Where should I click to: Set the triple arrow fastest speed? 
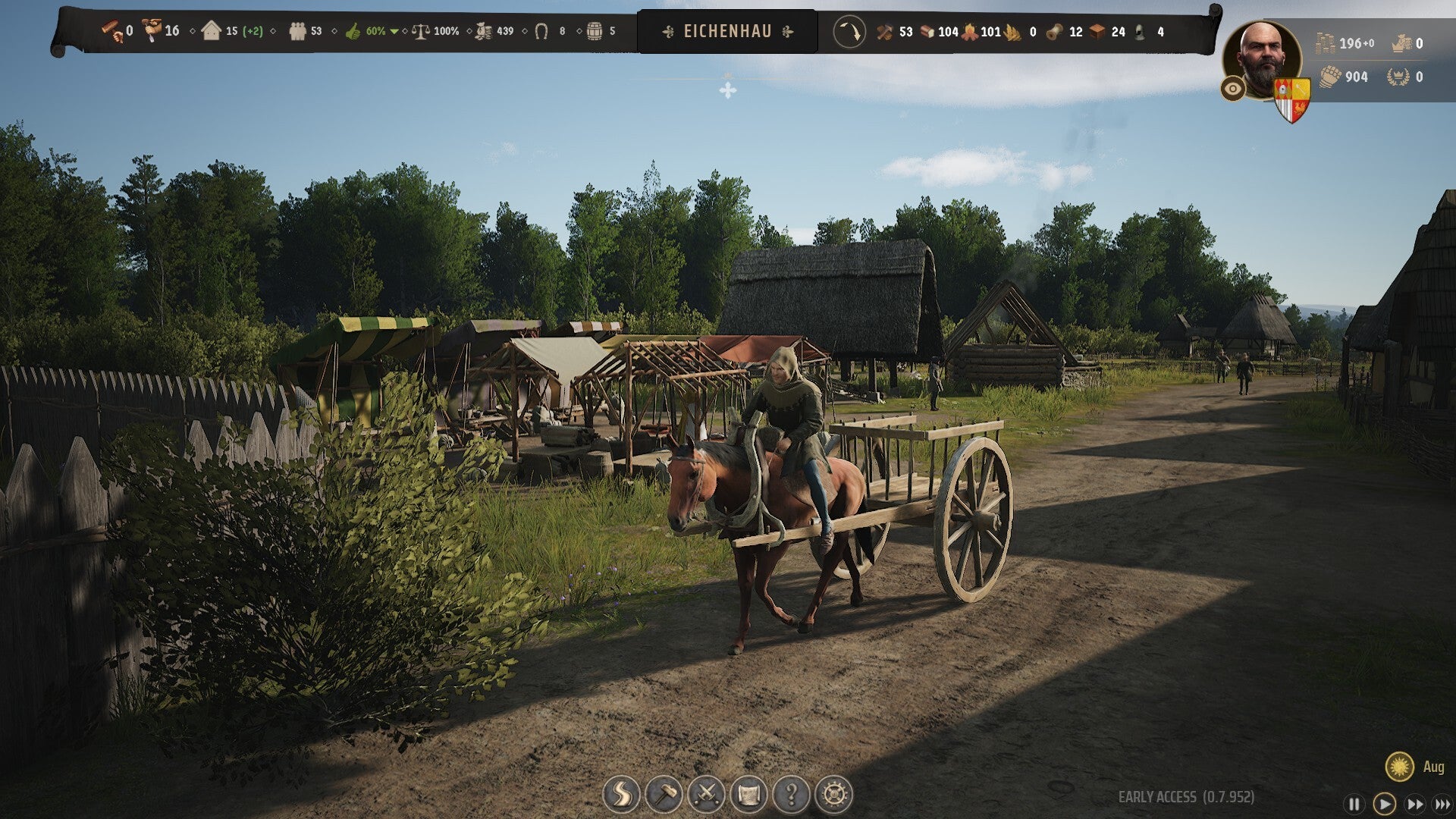(1442, 804)
